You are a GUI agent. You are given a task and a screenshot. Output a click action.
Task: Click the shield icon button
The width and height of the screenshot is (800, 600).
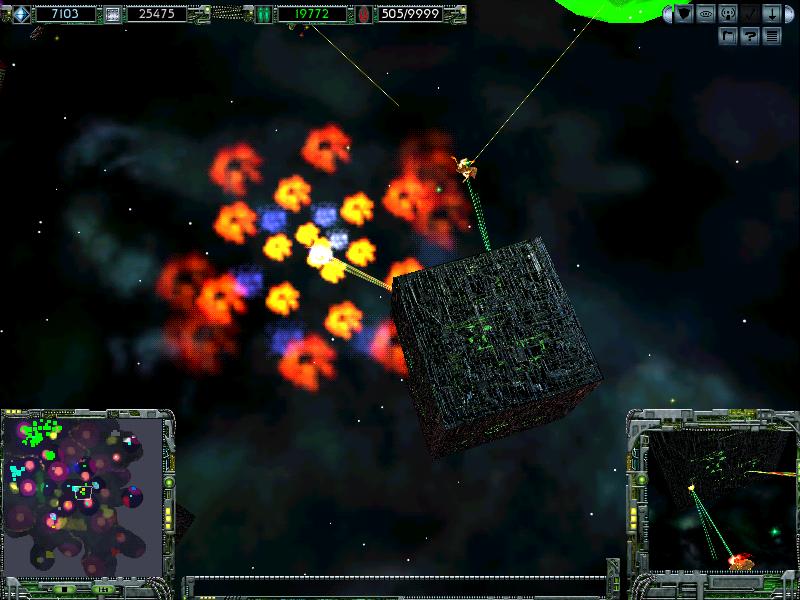(684, 14)
